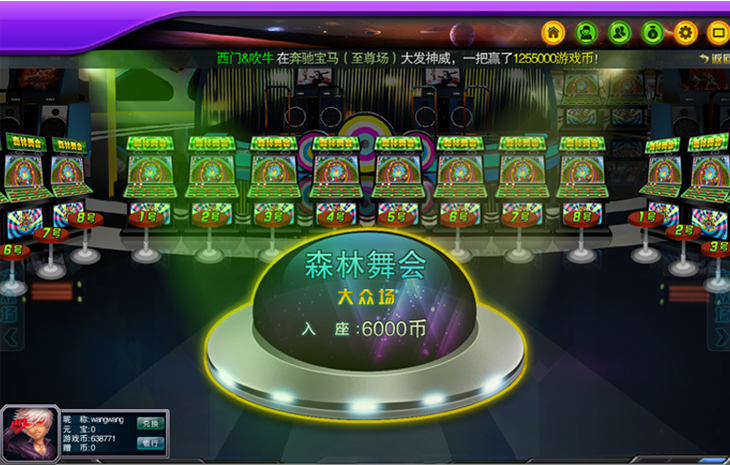Show previous machines with the left chevron
Viewport: 730px width, 465px height.
[10, 338]
